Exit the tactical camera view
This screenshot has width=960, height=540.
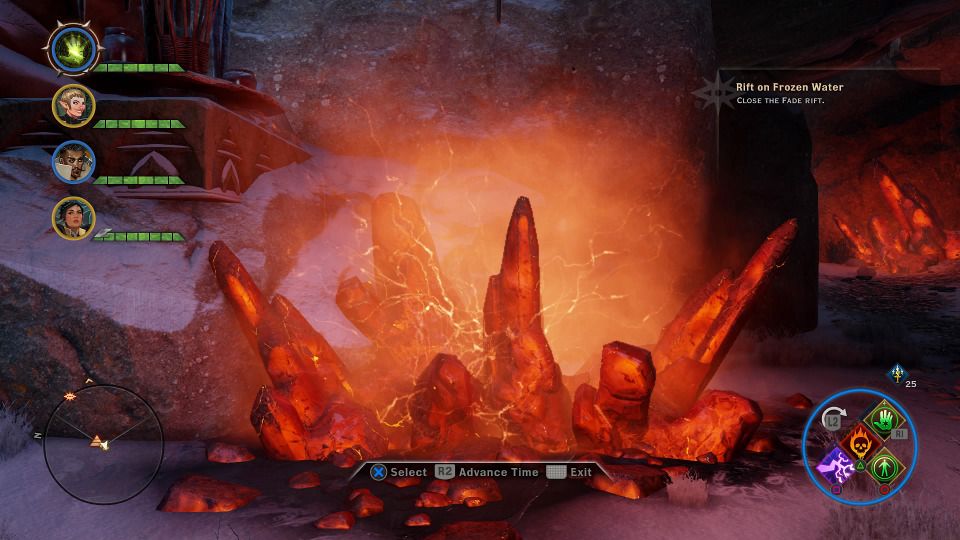point(570,472)
